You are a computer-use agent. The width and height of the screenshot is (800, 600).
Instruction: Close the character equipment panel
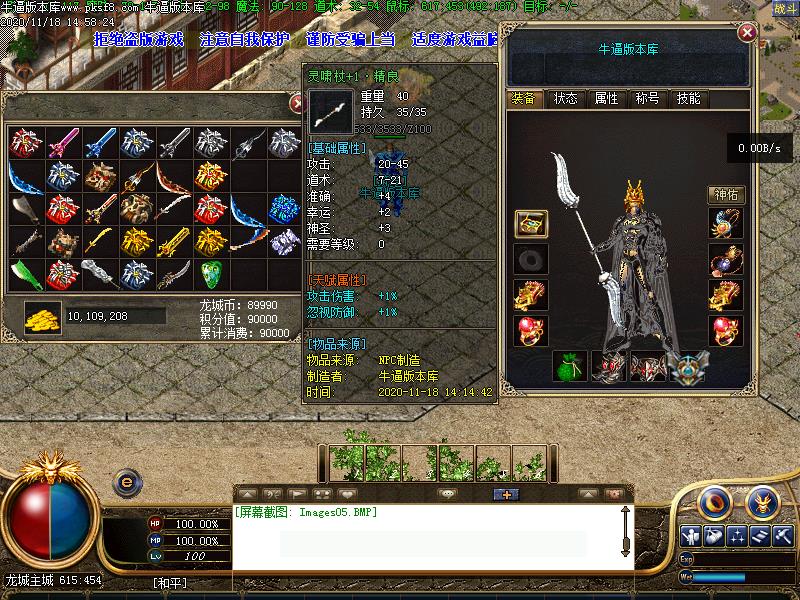click(x=746, y=33)
